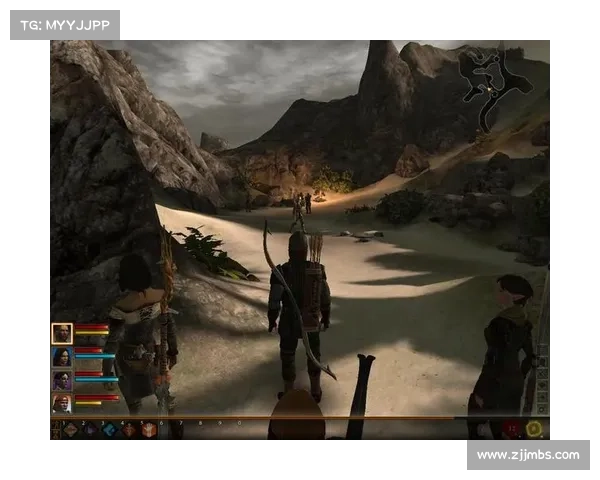
Task: Activate the ability in hotbar slot 1
Action: pyautogui.click(x=71, y=429)
